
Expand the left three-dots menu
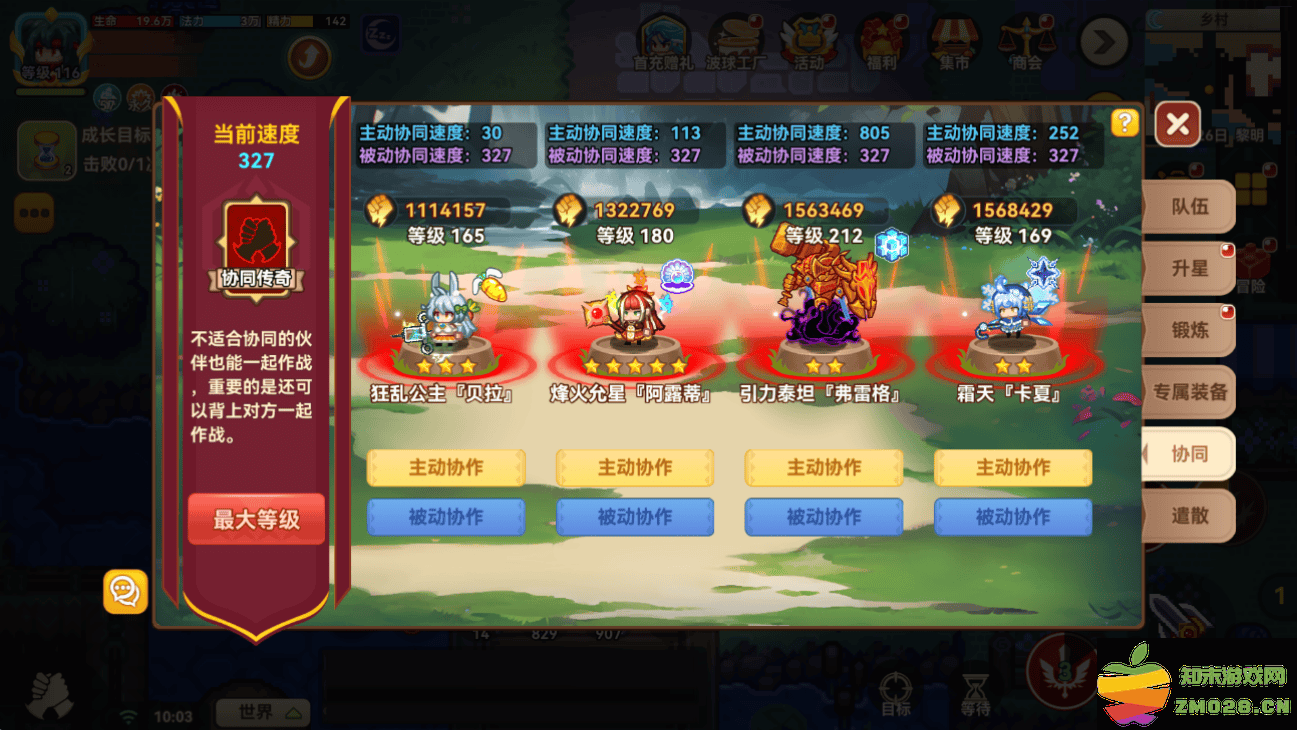35,214
